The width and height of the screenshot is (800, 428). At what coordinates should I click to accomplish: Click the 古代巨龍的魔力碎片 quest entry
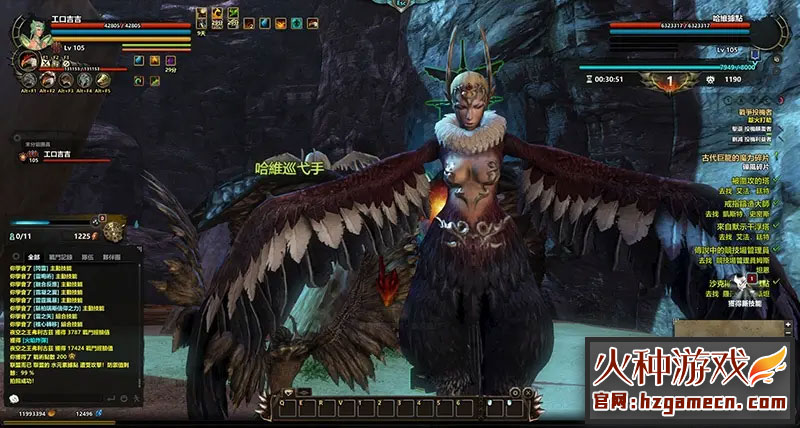point(736,156)
